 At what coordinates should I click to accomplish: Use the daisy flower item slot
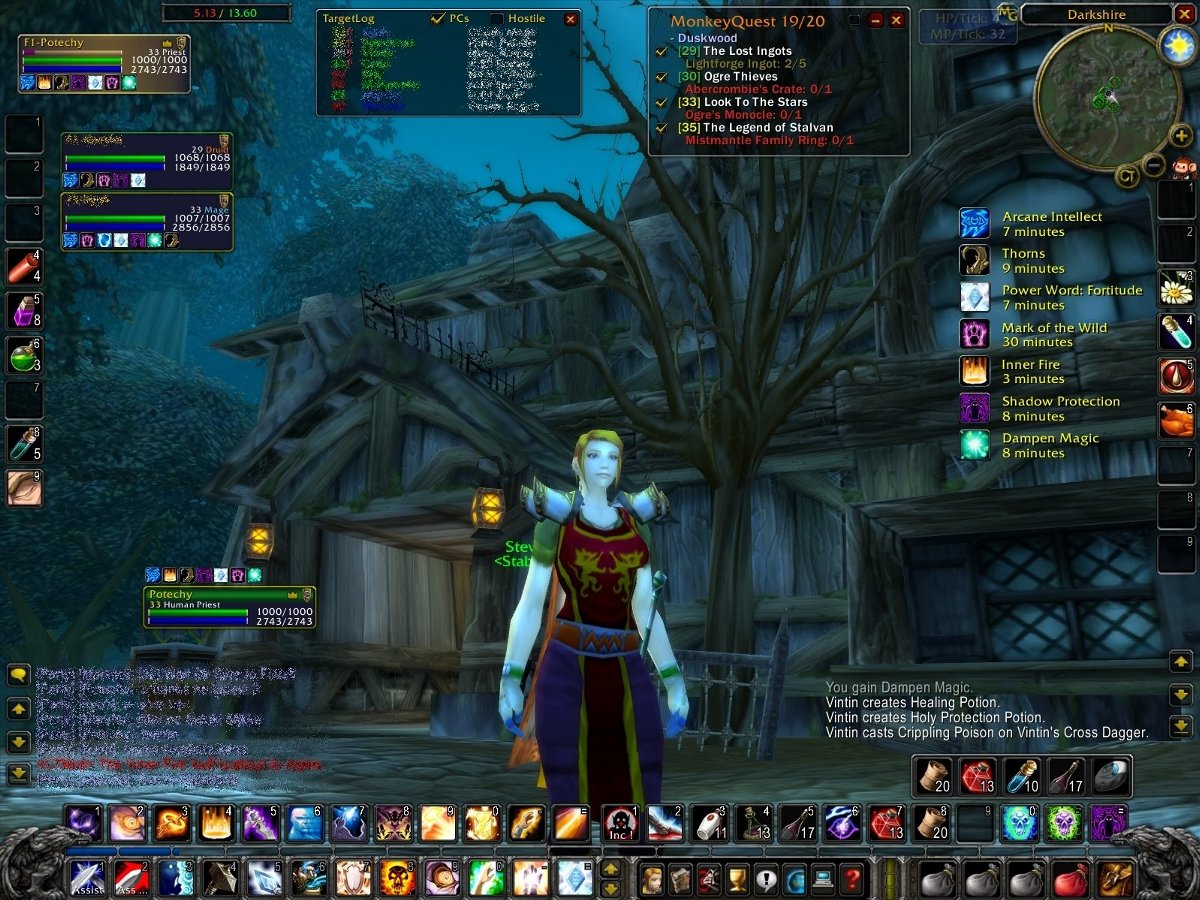click(1177, 288)
